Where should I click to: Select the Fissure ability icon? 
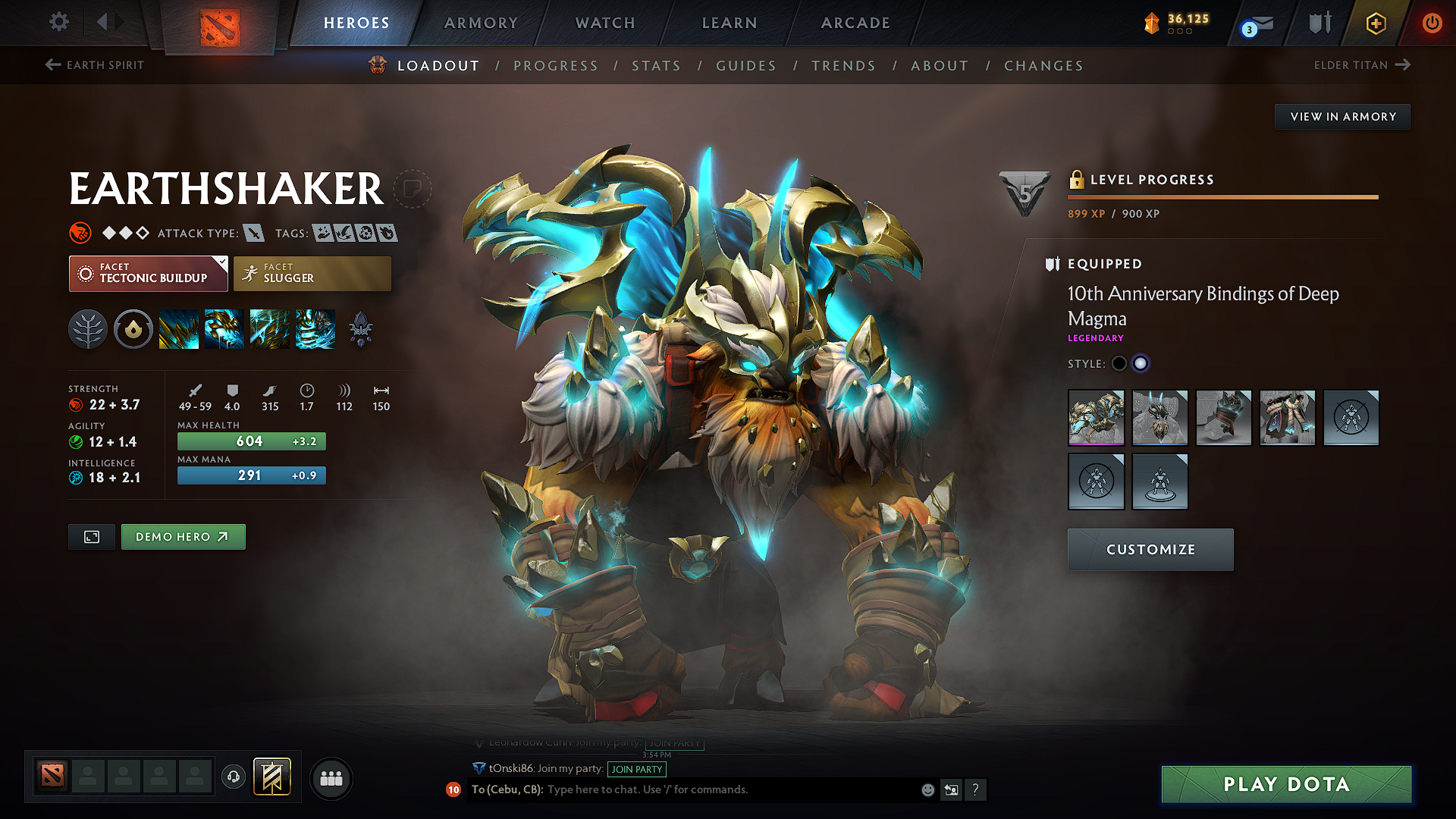tap(178, 328)
